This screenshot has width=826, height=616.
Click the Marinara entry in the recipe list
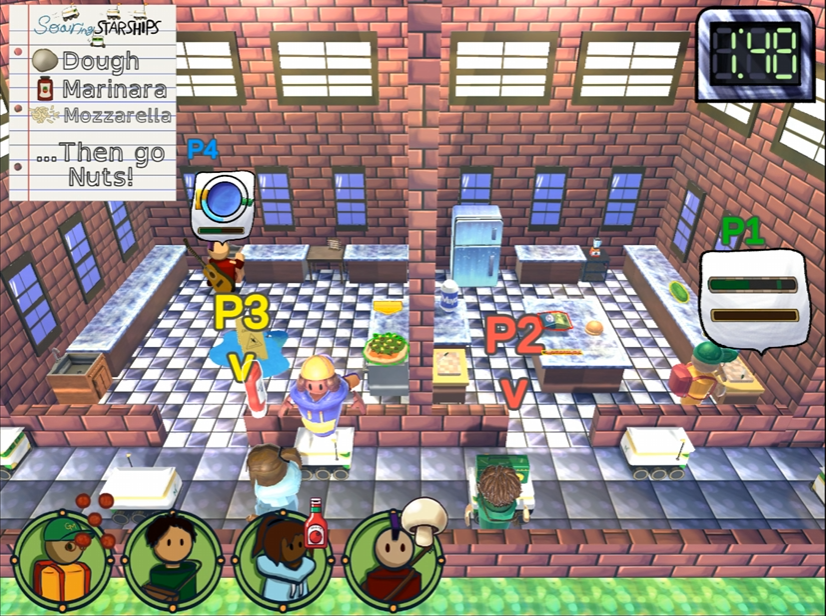101,89
